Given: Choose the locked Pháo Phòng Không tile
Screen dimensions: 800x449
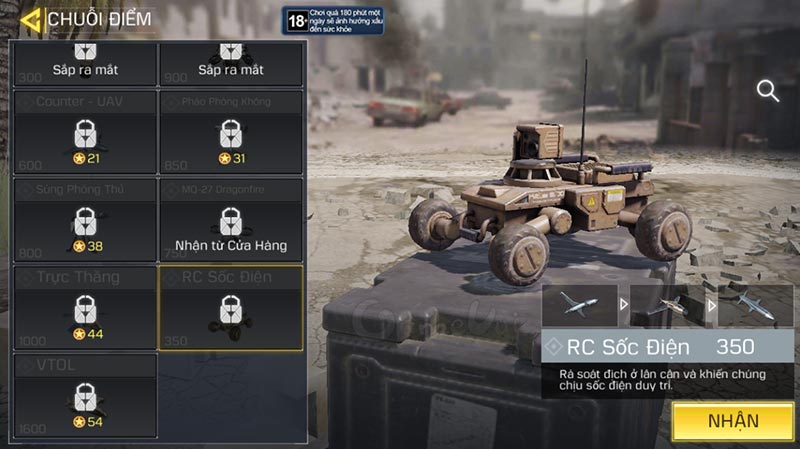Looking at the screenshot, I should pyautogui.click(x=231, y=132).
